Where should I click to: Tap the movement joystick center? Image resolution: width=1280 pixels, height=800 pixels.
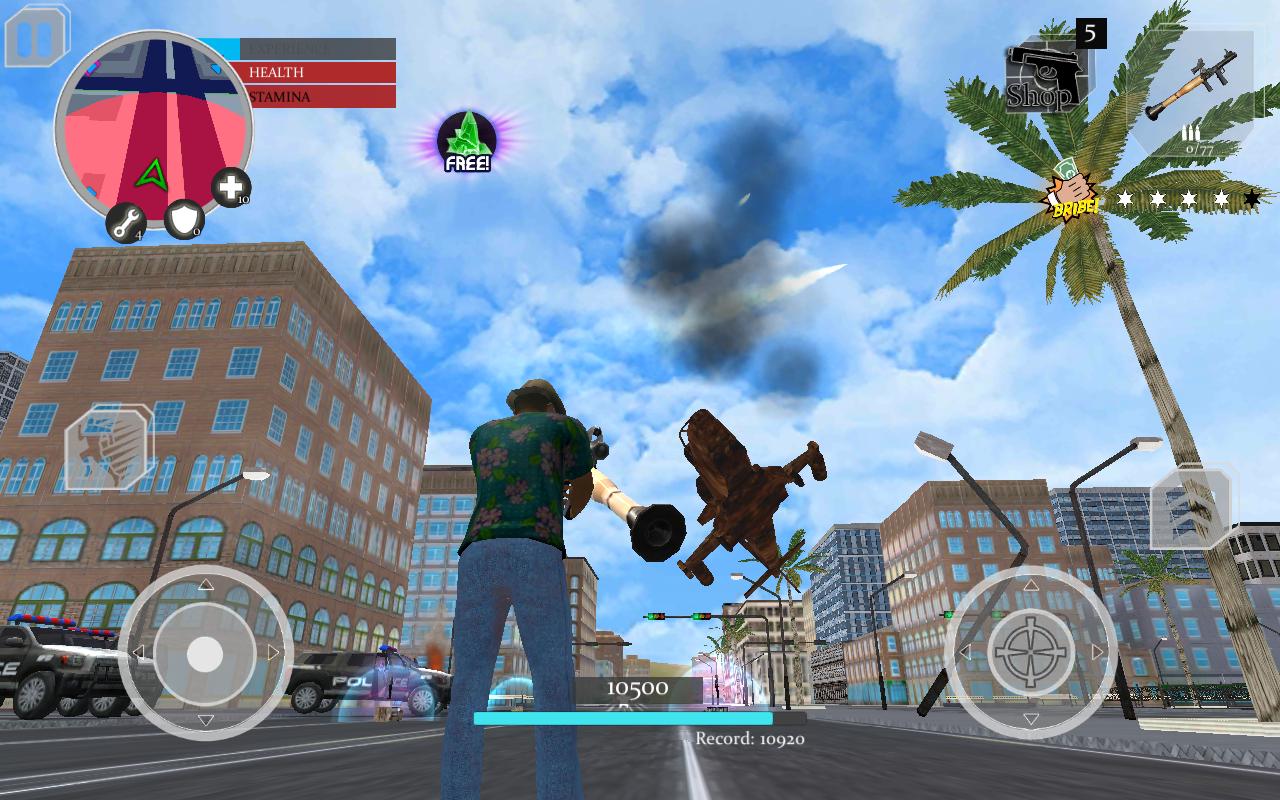(205, 654)
